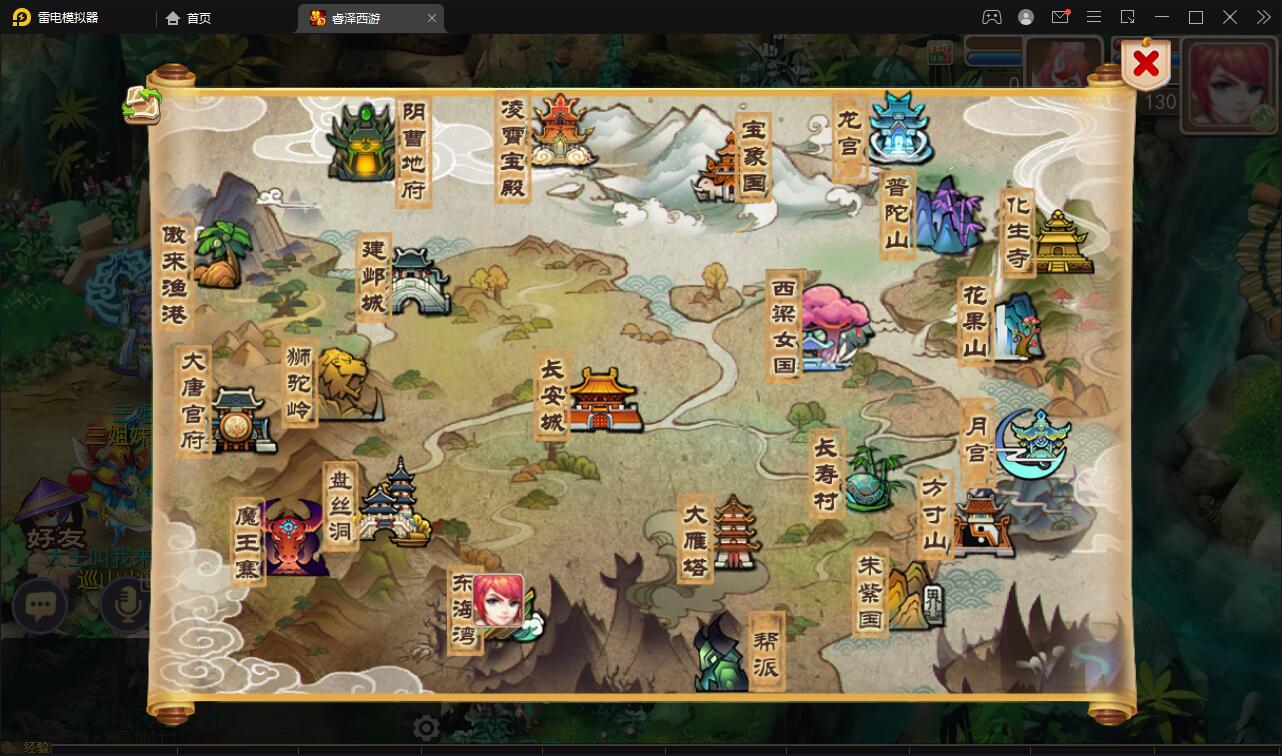The width and height of the screenshot is (1282, 756).
Task: Select 花果山 on the map
Action: (1017, 325)
